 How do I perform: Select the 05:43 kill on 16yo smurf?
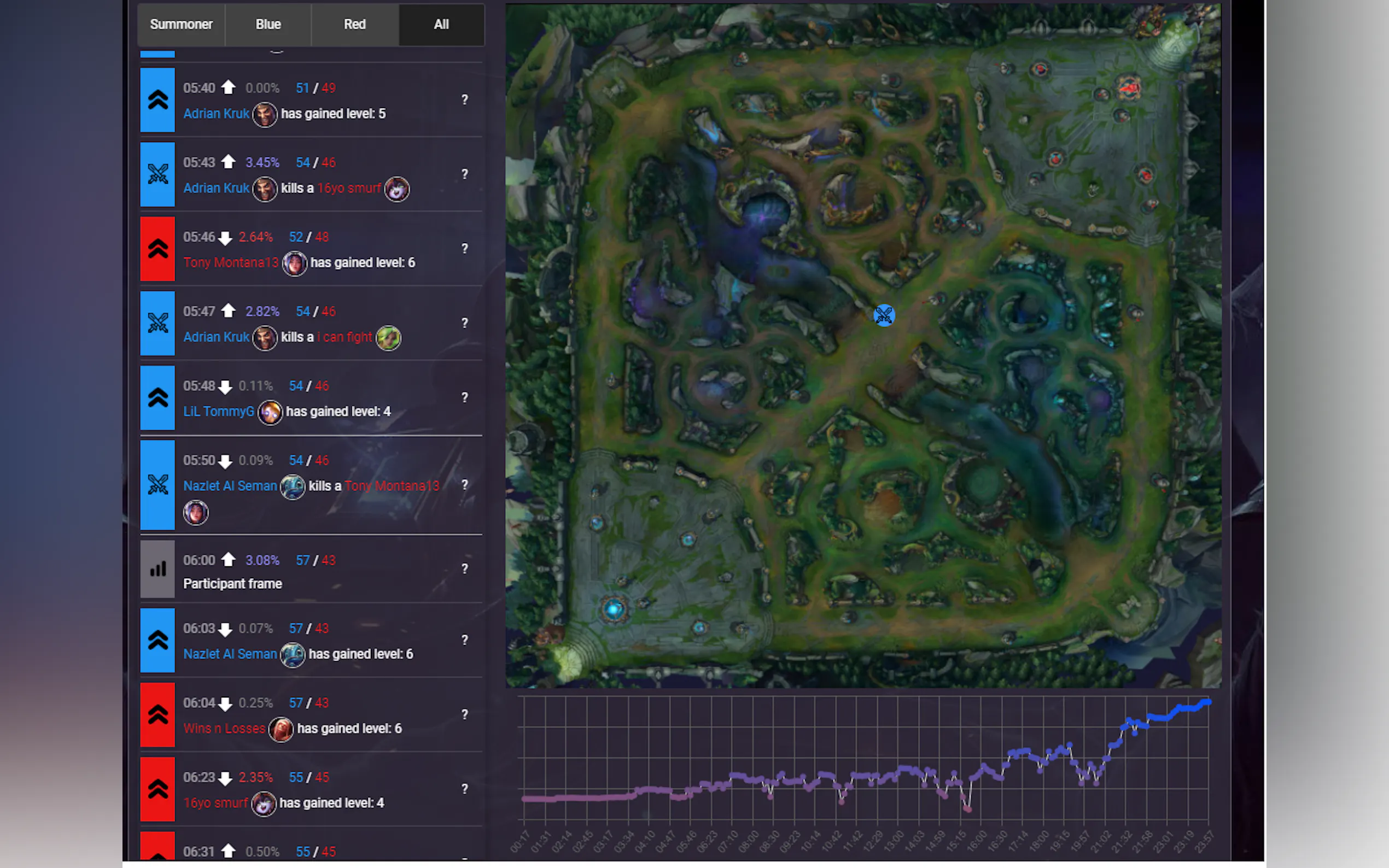pyautogui.click(x=310, y=175)
